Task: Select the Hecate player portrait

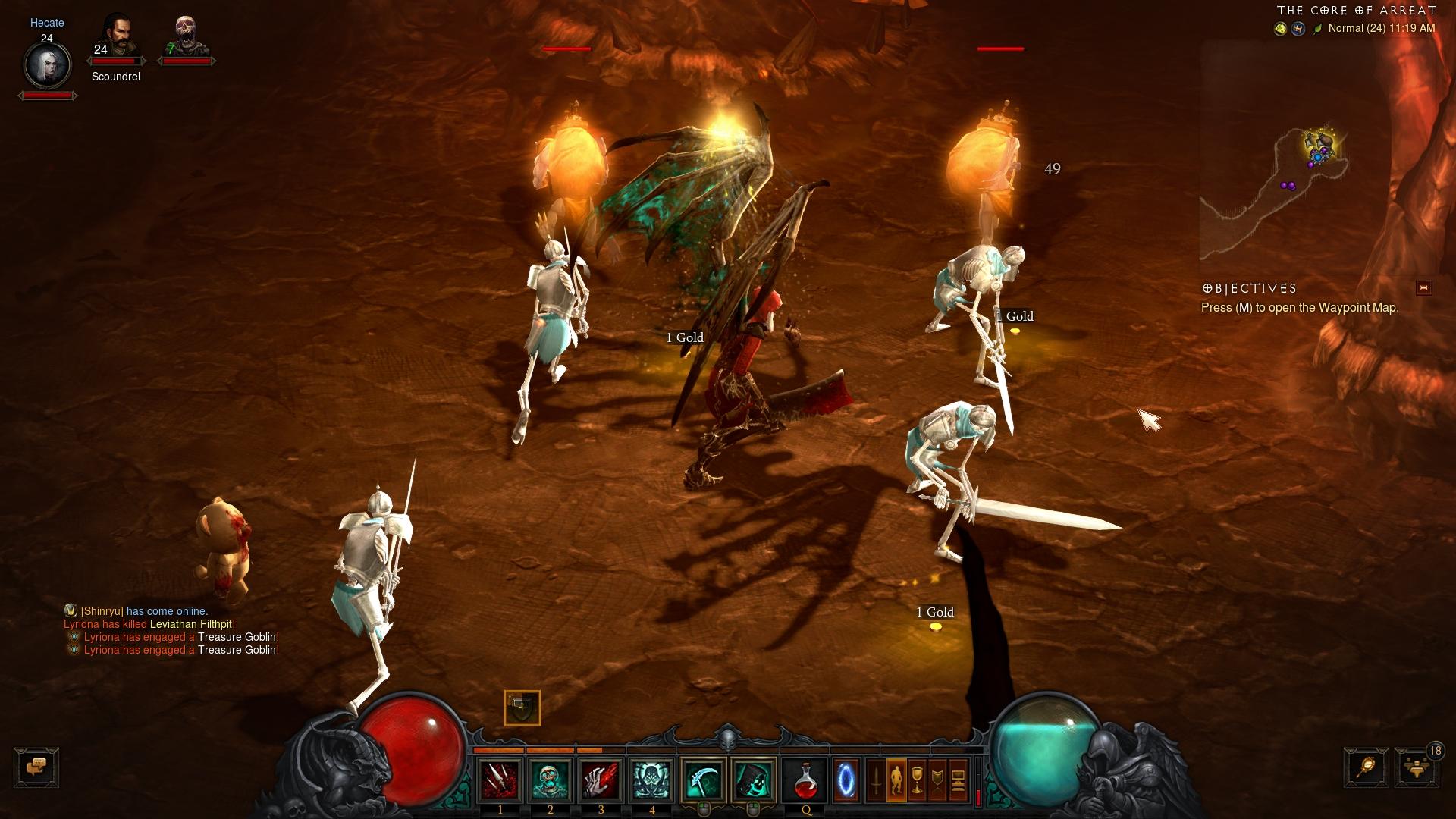Action: pos(47,65)
